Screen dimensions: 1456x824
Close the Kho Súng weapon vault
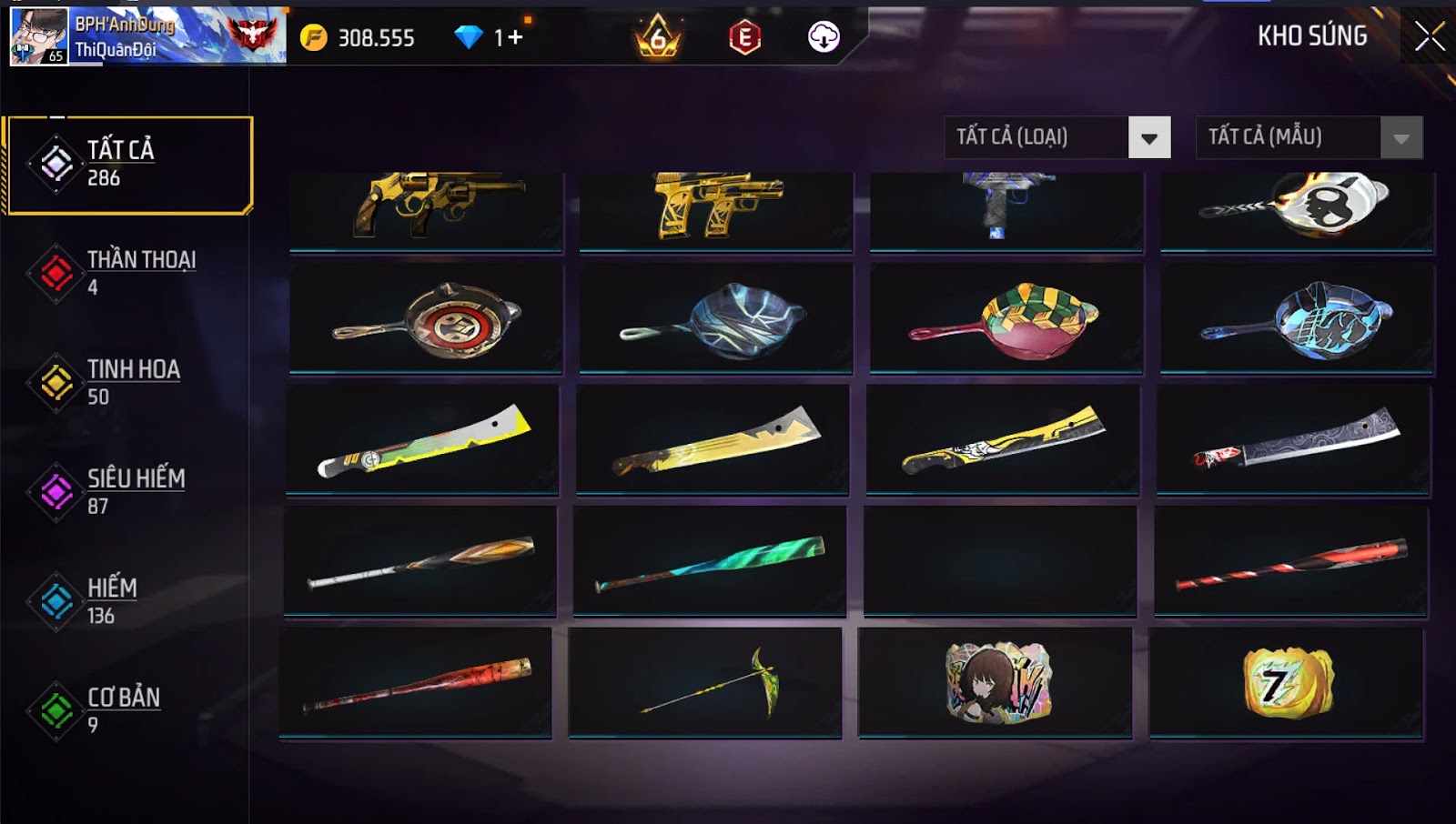(x=1429, y=37)
